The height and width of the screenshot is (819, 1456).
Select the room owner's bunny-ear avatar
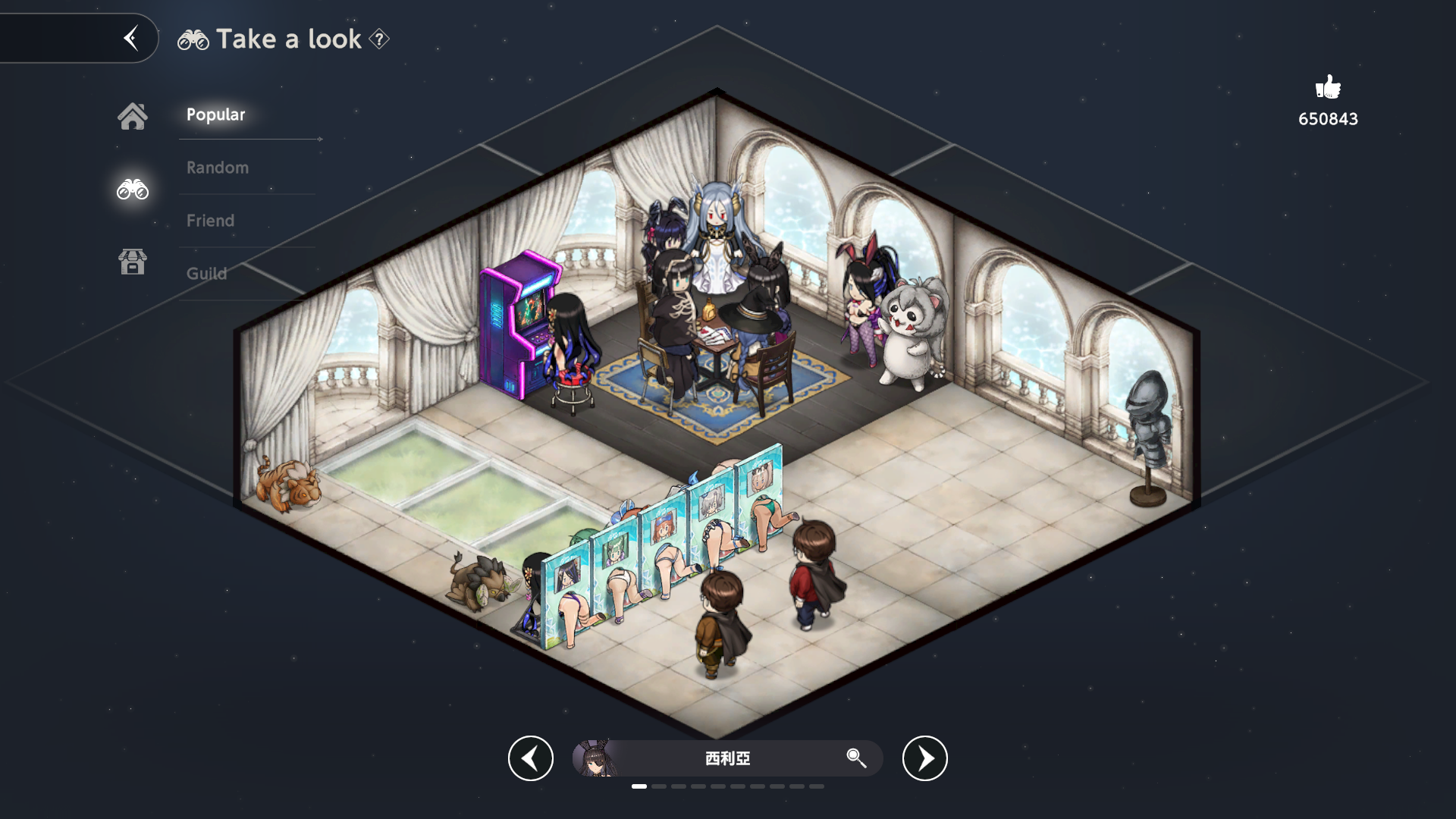(x=595, y=758)
